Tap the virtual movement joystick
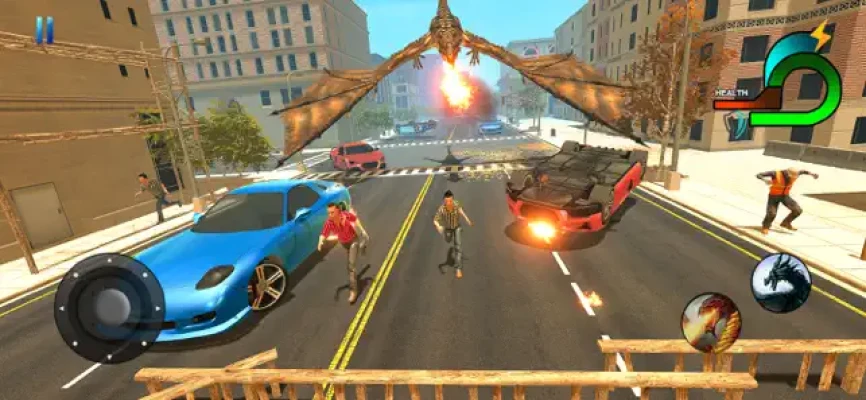The height and width of the screenshot is (400, 866). [109, 308]
